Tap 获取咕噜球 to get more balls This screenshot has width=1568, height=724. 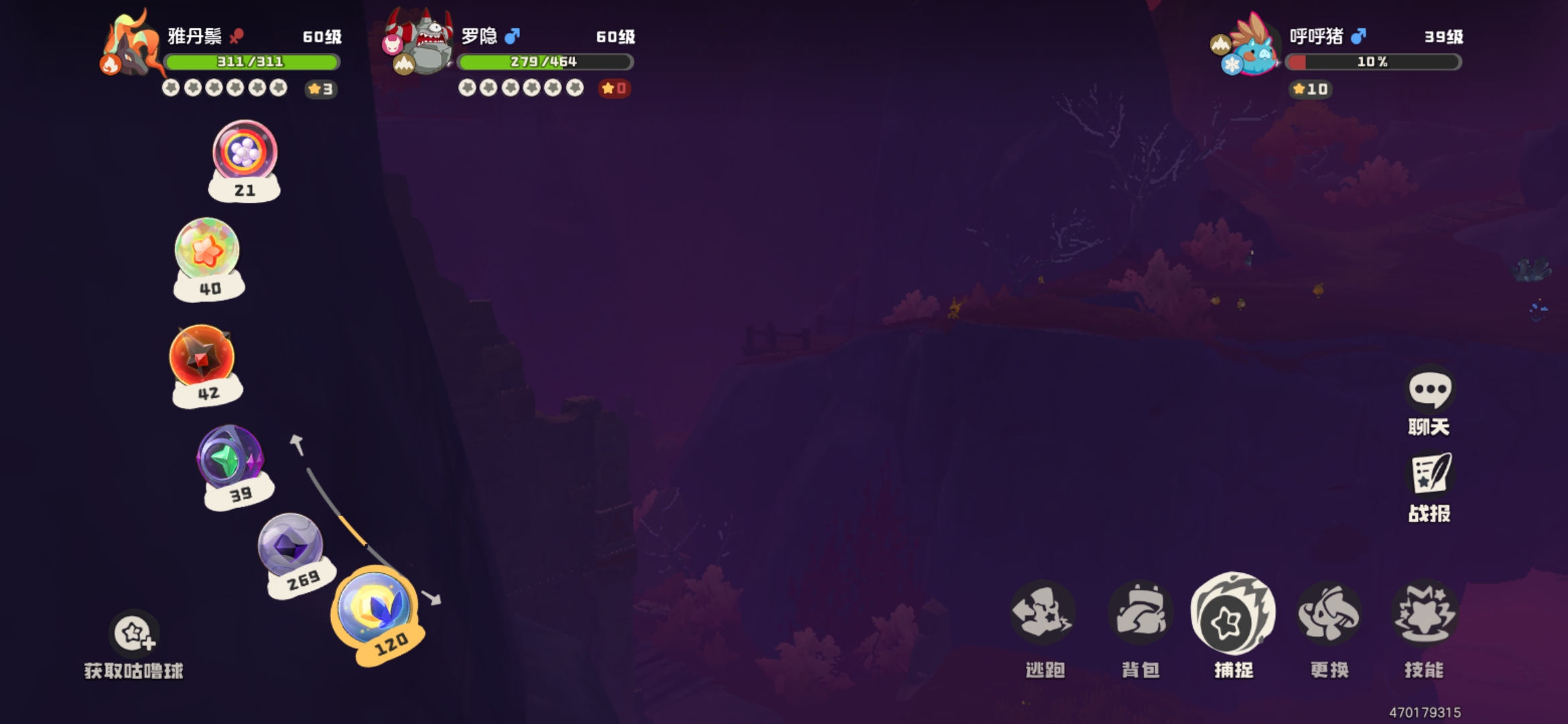pyautogui.click(x=134, y=633)
